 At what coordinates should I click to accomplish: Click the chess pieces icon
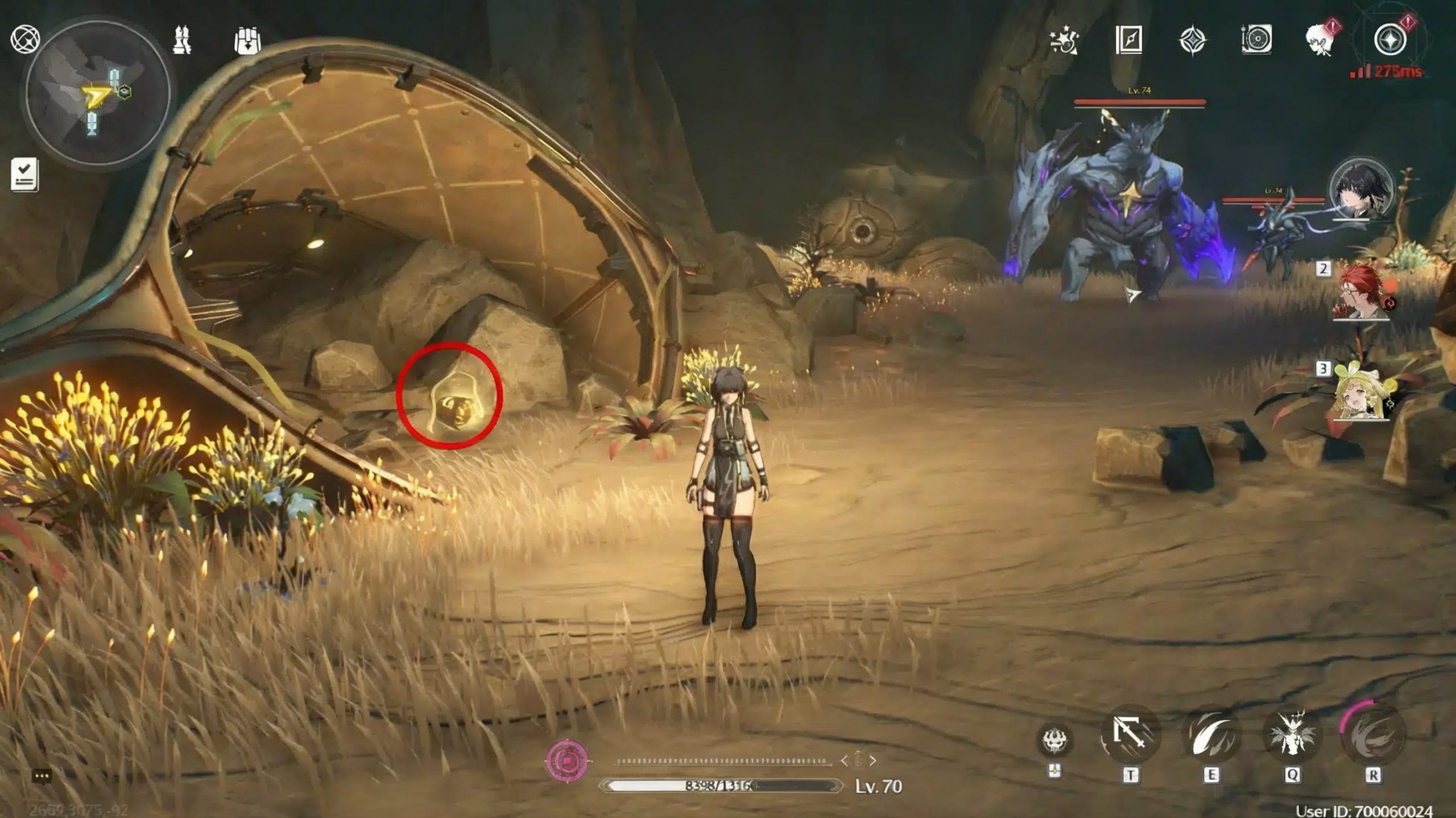(182, 40)
